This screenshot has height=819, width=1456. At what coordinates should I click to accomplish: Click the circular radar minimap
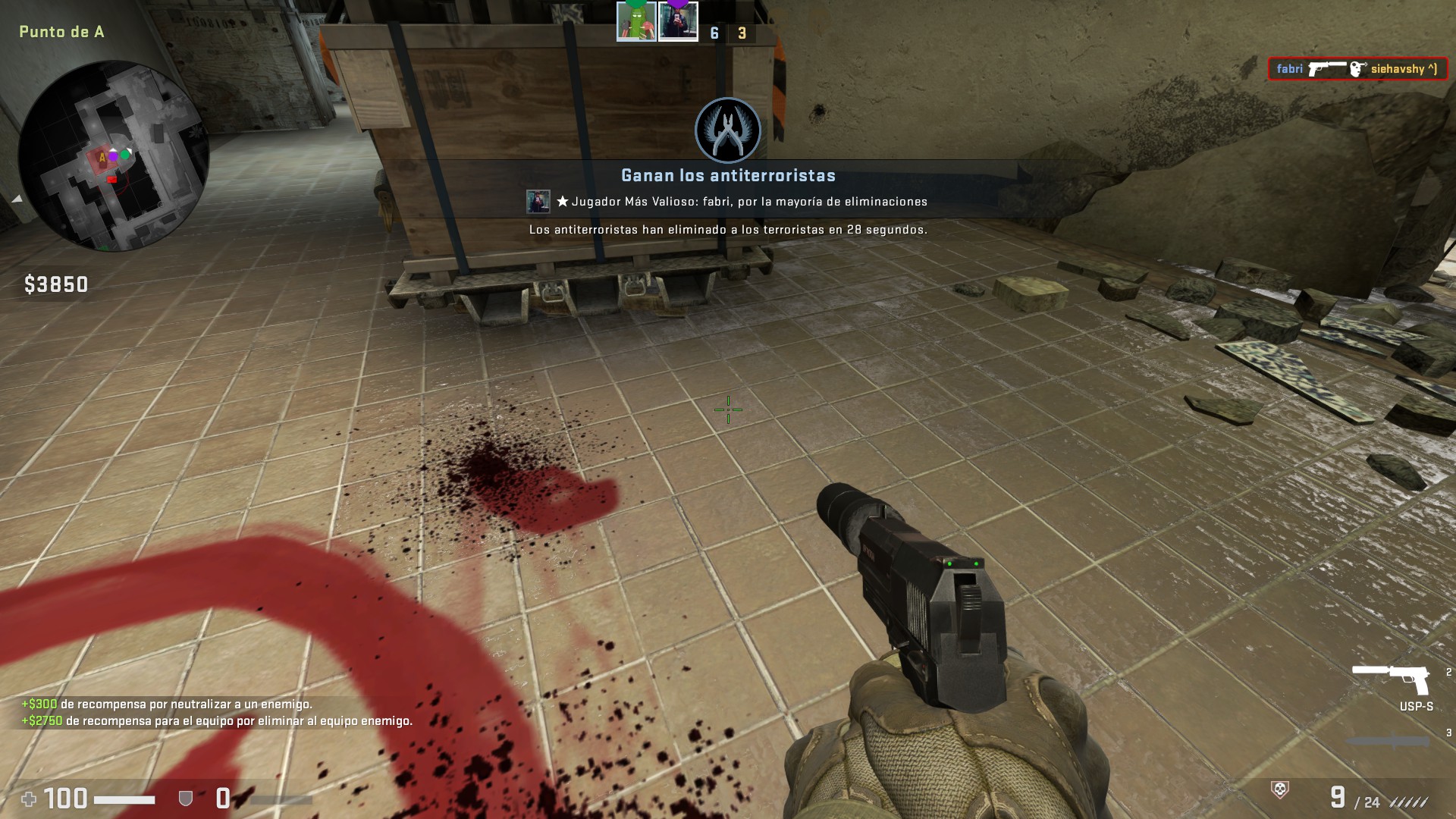(x=113, y=155)
